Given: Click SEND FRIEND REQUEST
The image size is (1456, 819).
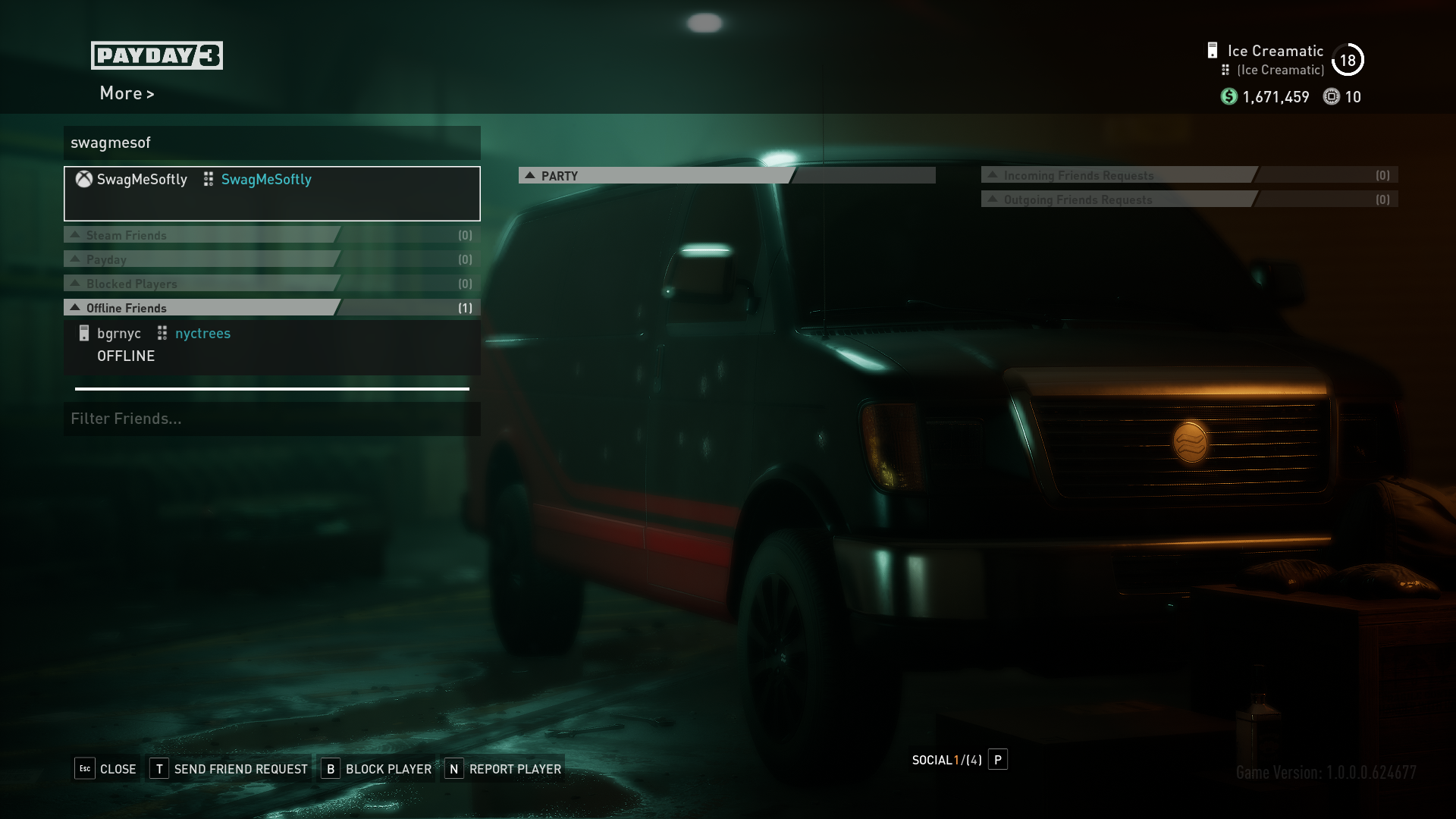Looking at the screenshot, I should [240, 768].
